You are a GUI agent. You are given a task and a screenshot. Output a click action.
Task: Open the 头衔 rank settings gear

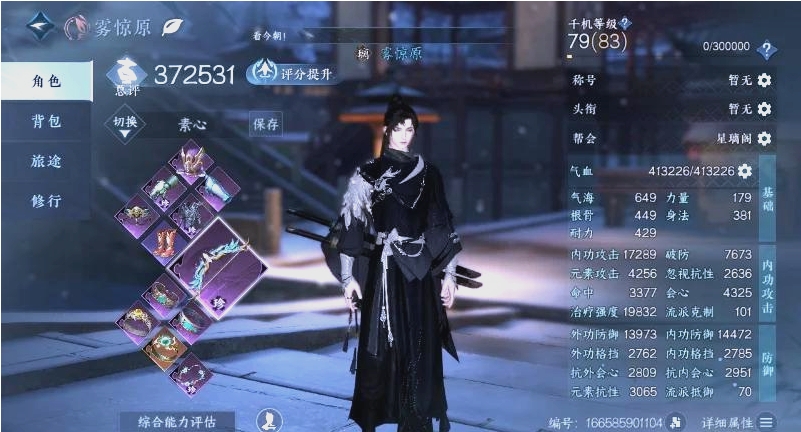[x=764, y=109]
